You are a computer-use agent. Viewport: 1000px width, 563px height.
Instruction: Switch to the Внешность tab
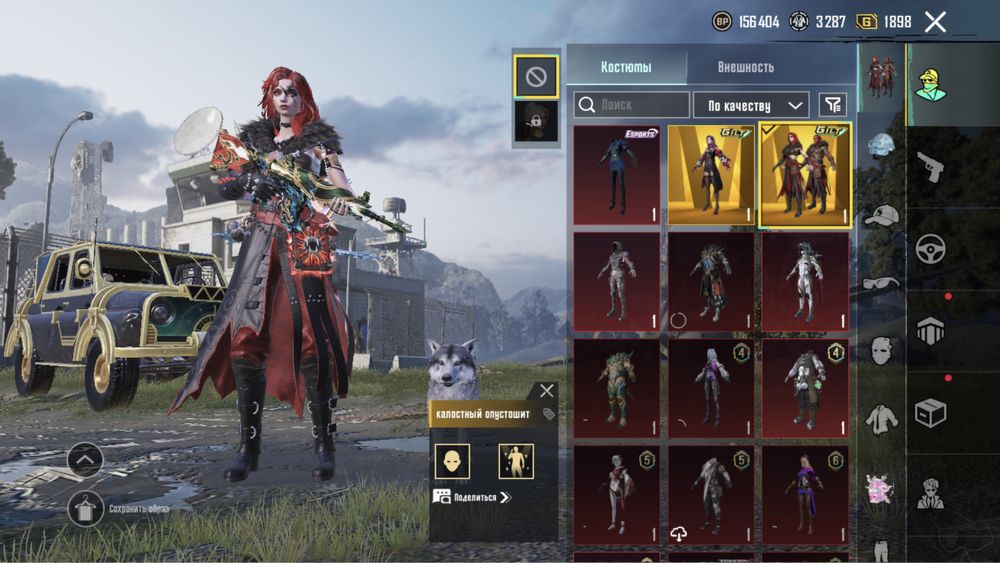[x=745, y=67]
